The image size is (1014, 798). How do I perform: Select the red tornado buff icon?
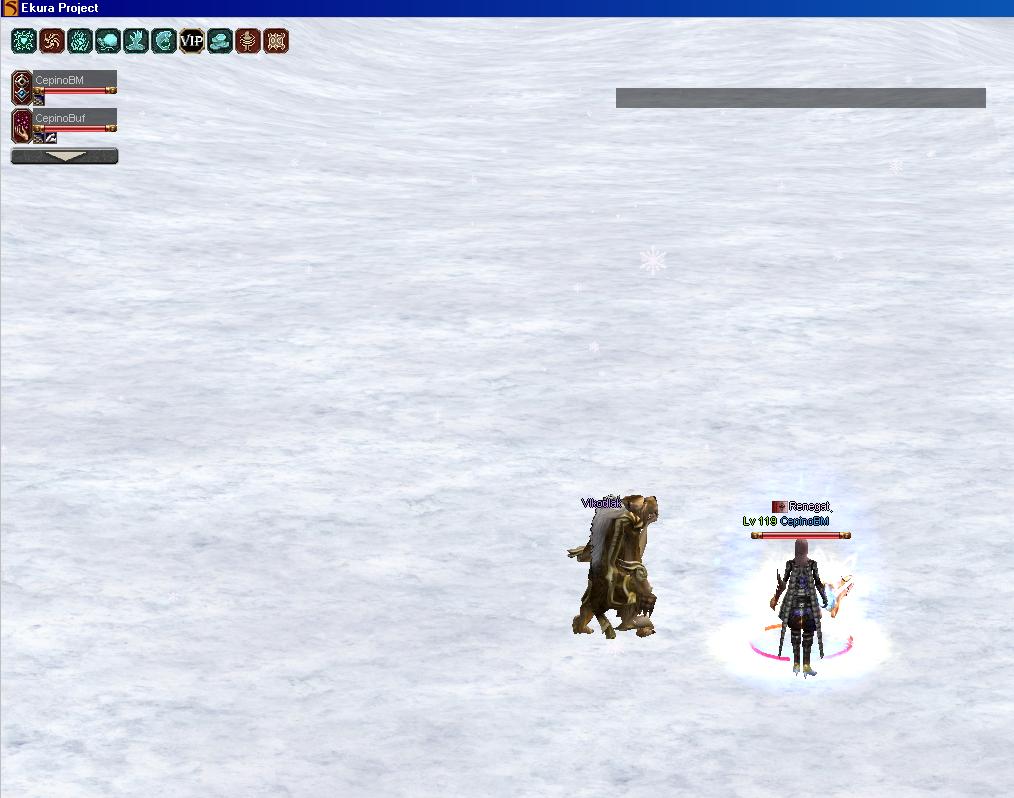[247, 41]
